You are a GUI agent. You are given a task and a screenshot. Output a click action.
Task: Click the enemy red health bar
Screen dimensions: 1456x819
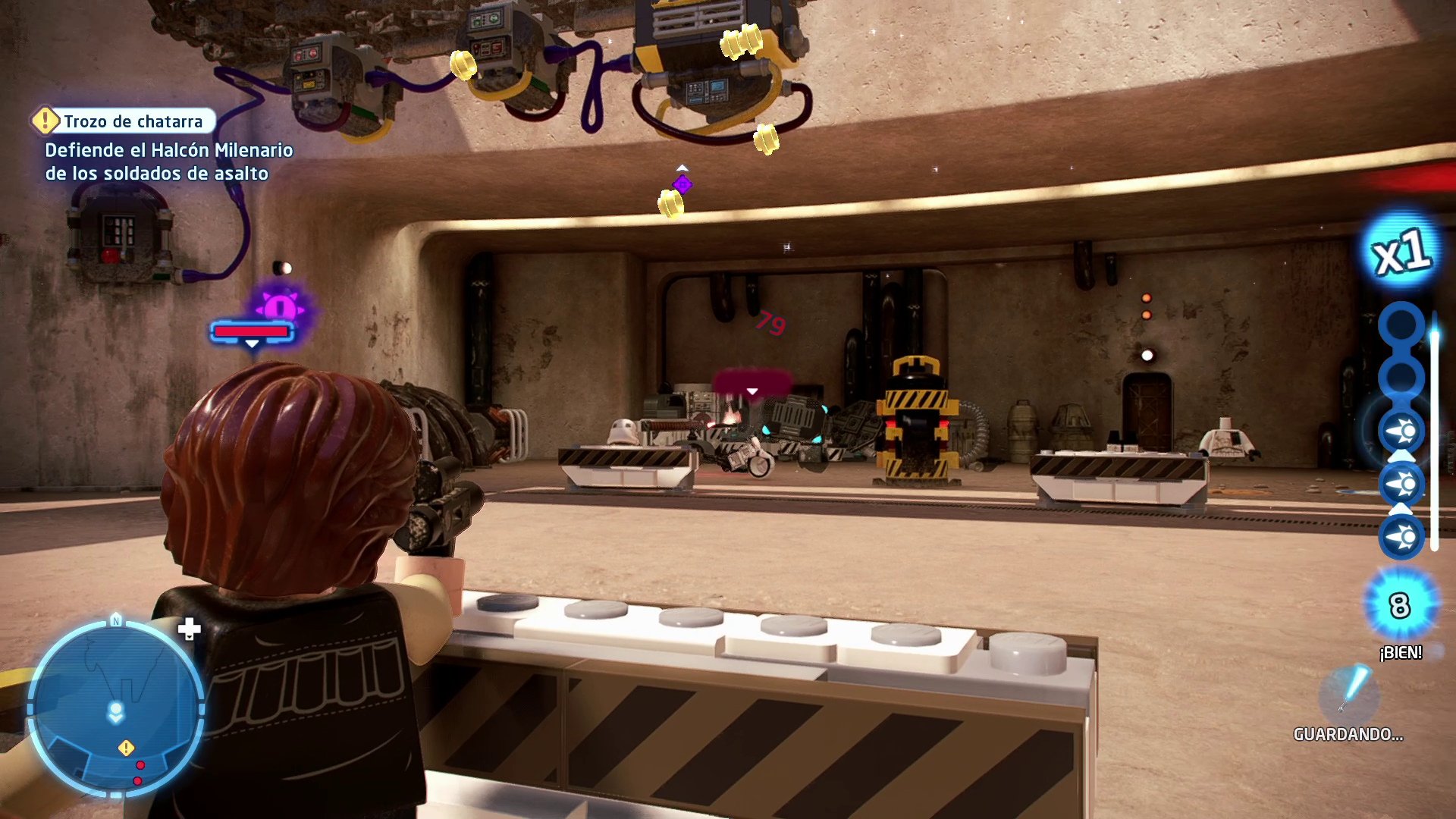pyautogui.click(x=250, y=331)
